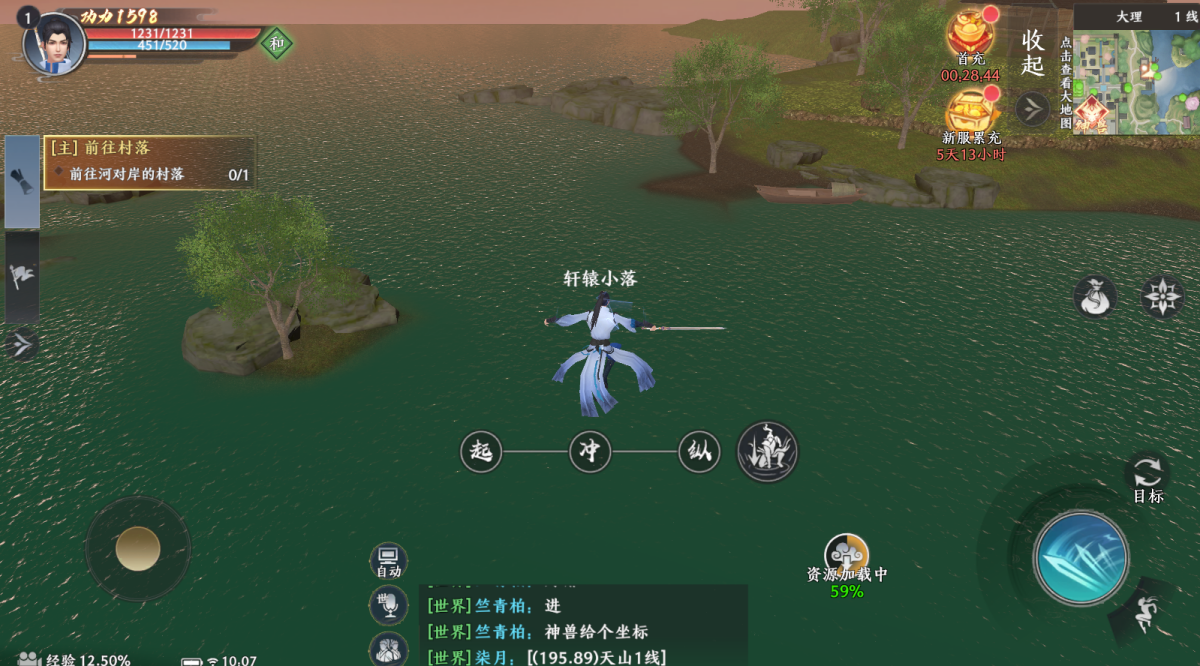Image resolution: width=1200 pixels, height=666 pixels.
Task: Toggle the 和 peace mode diamond
Action: (x=276, y=43)
